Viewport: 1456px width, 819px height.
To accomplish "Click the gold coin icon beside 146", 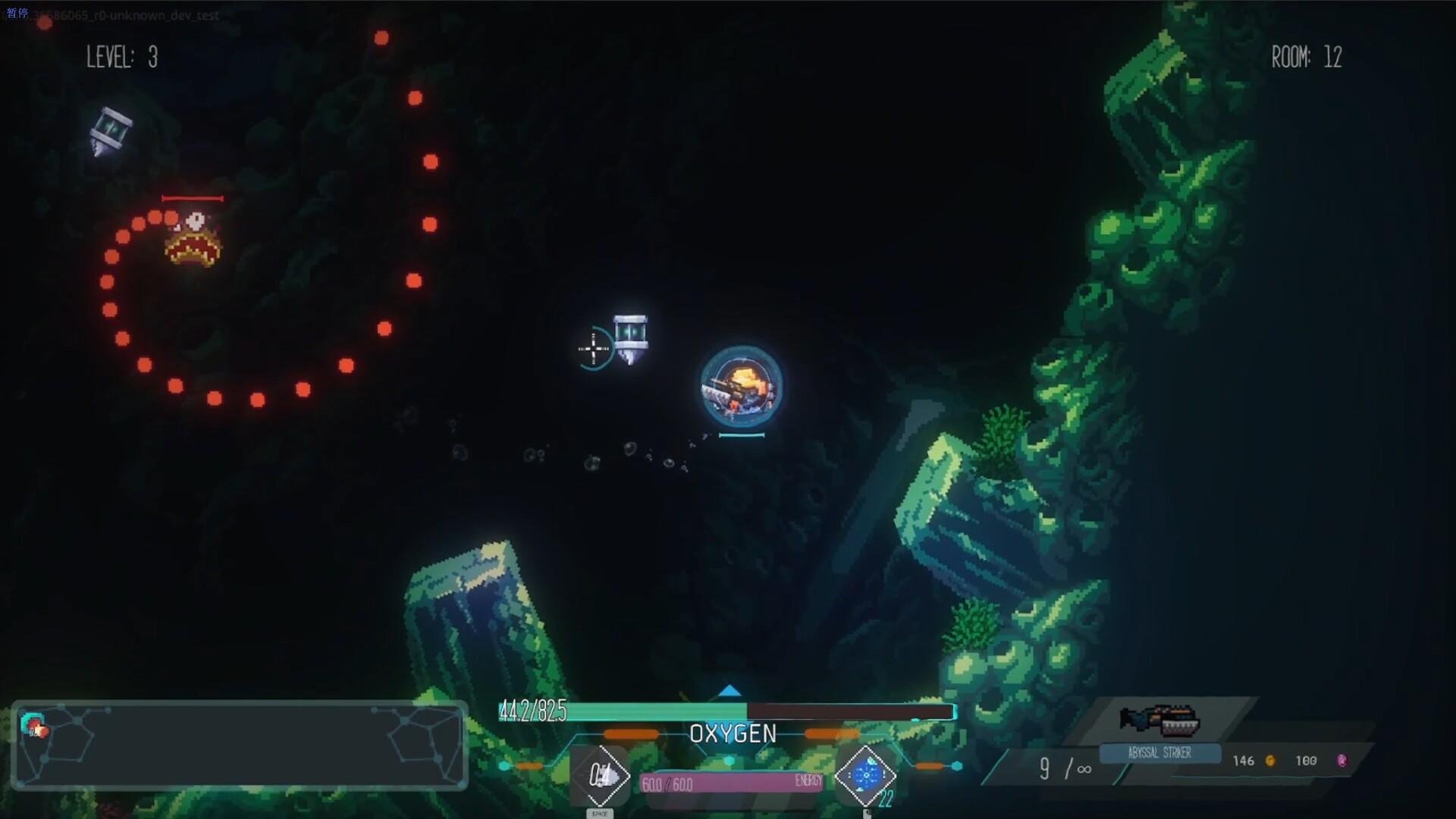I will coord(1271,761).
